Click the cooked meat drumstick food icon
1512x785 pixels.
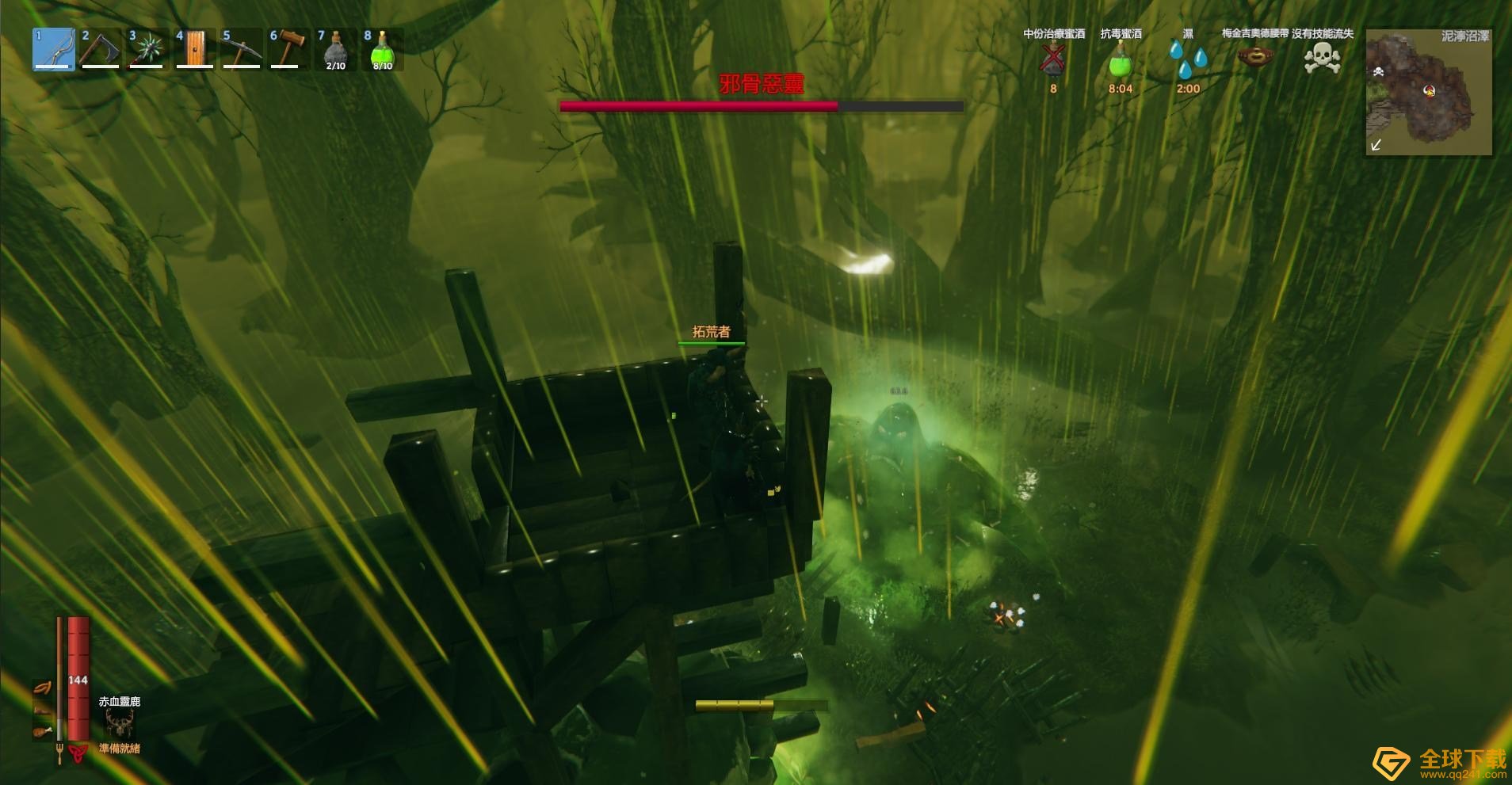tap(42, 730)
